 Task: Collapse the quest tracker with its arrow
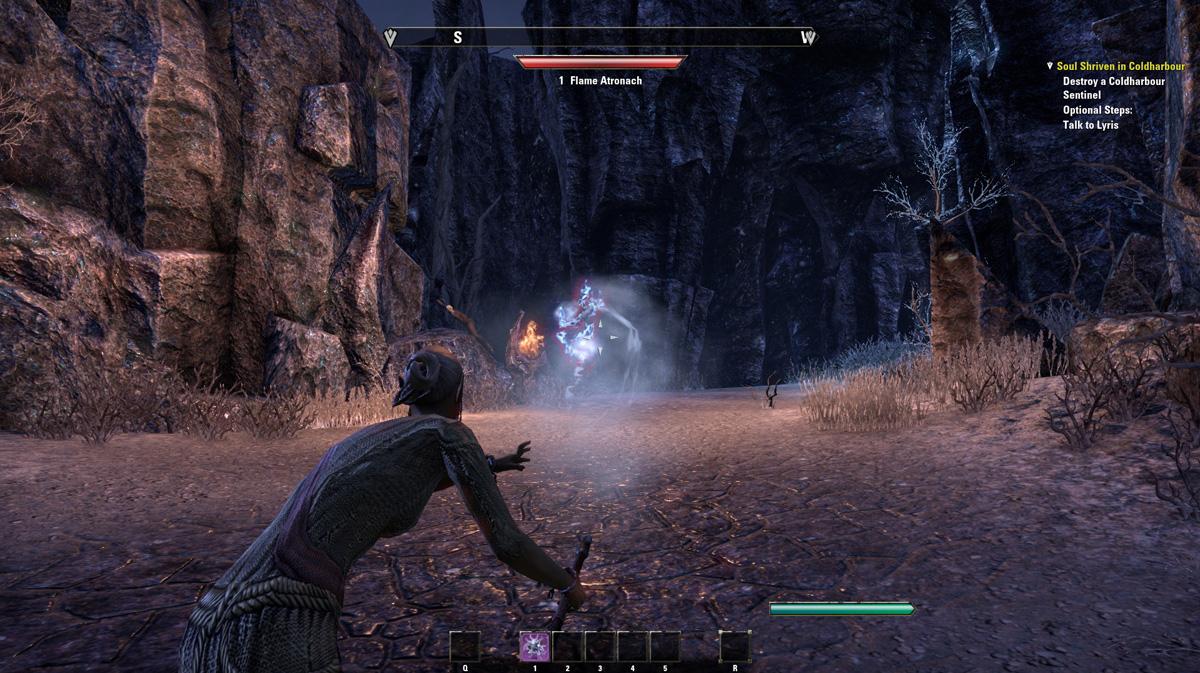pyautogui.click(x=1049, y=66)
